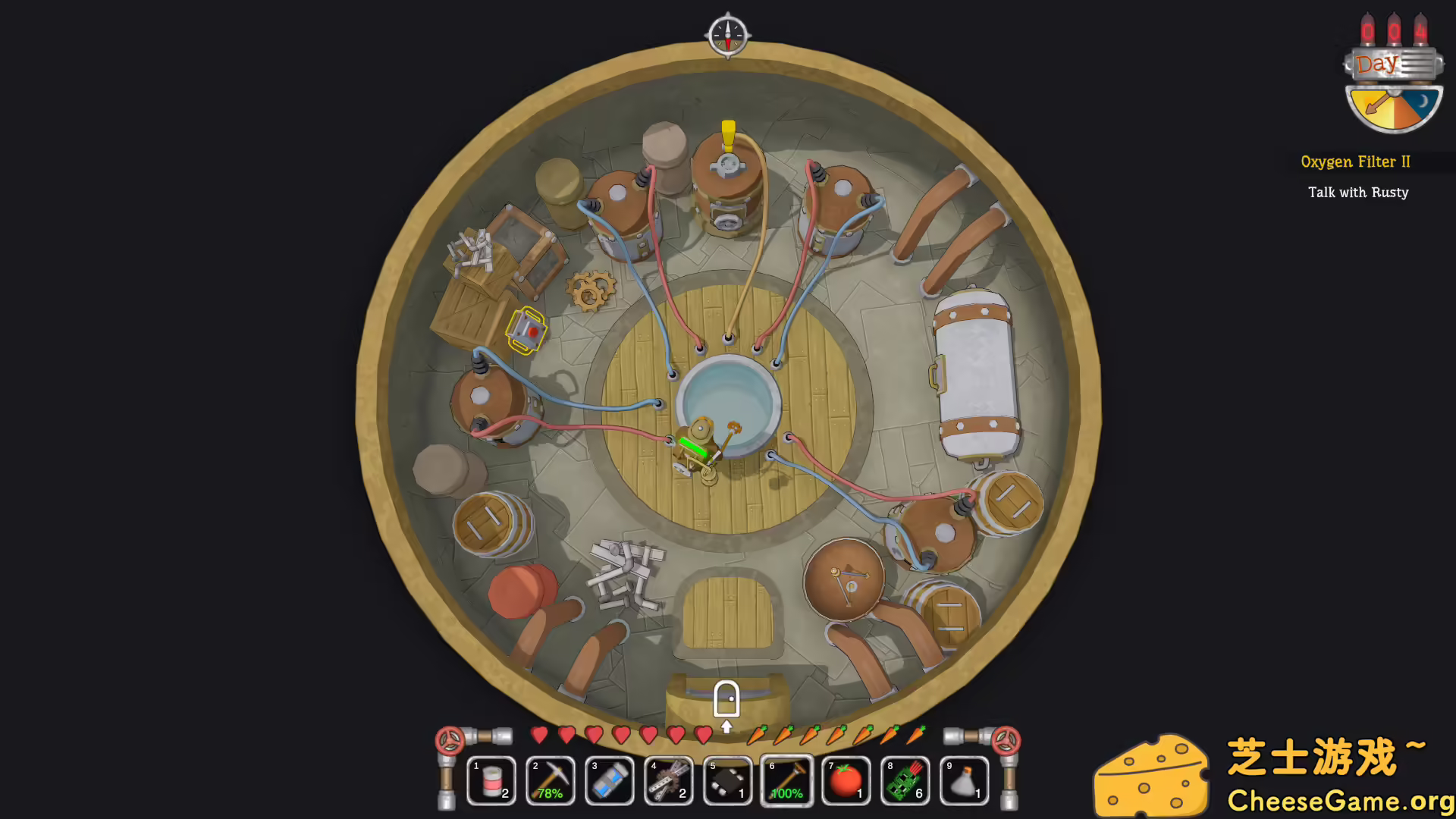This screenshot has width=1456, height=819.
Task: Select the canned food in hotbar slot 1
Action: coord(491,780)
